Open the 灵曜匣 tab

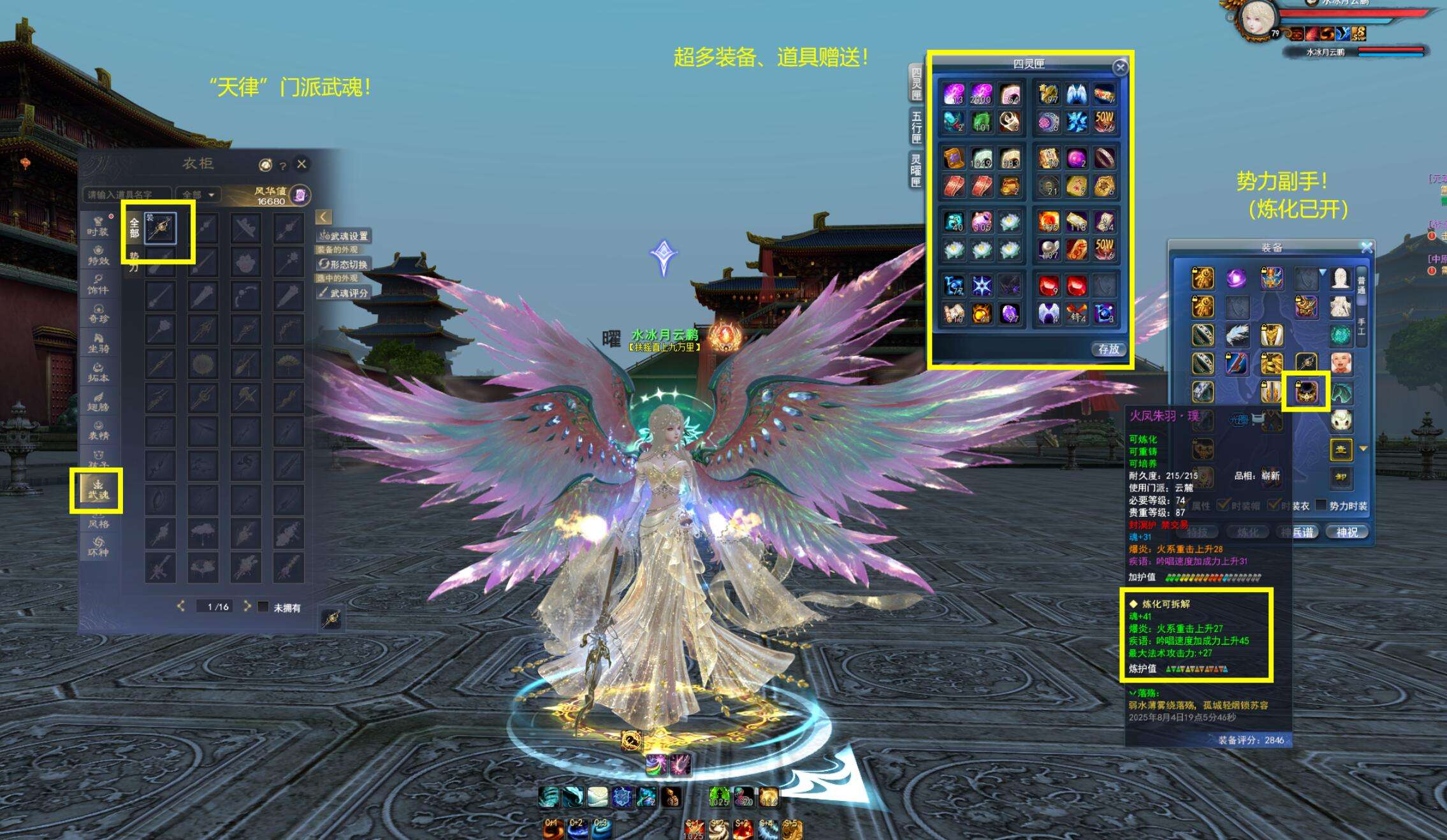click(x=917, y=170)
